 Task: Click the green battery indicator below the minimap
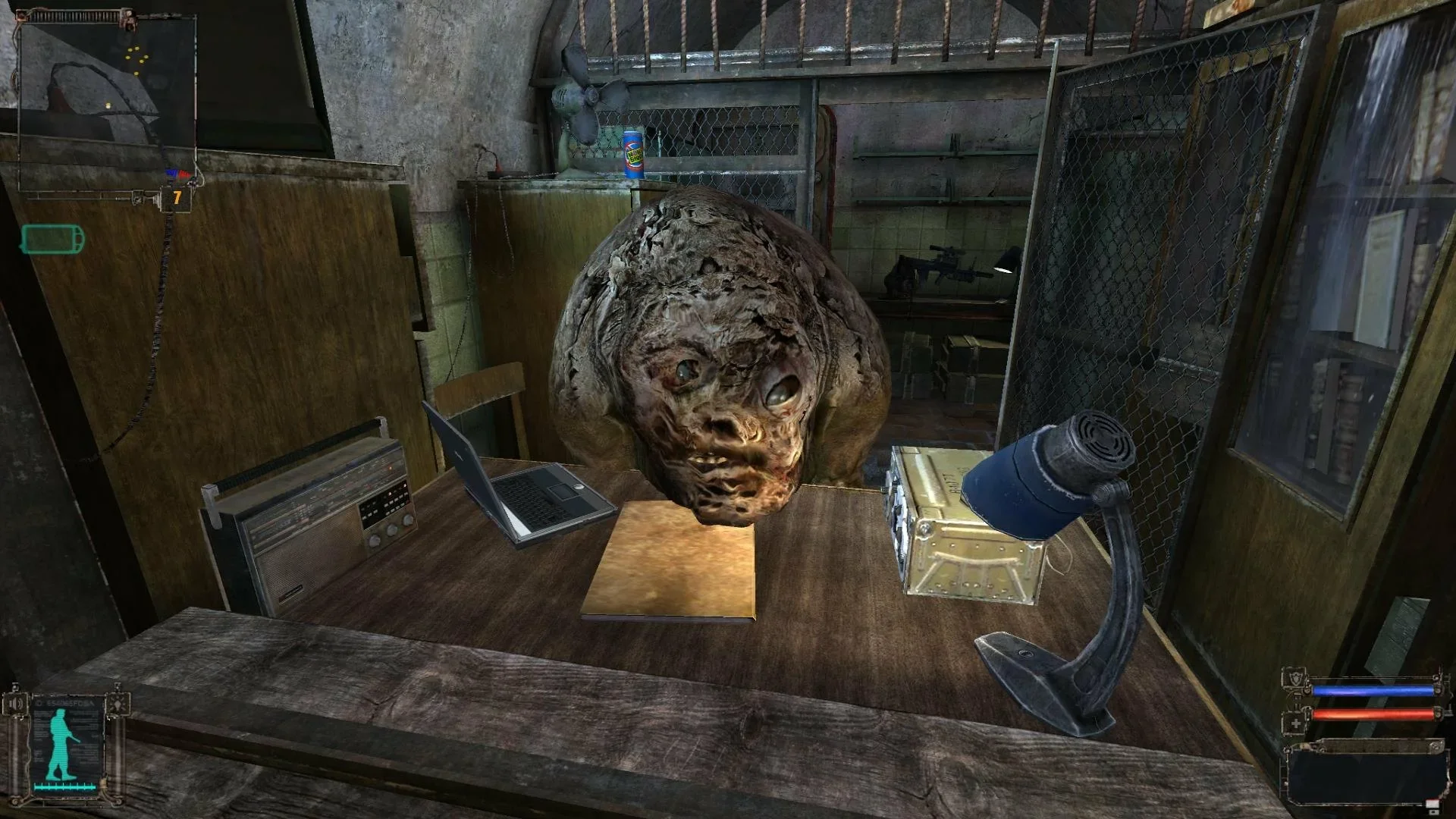(52, 237)
